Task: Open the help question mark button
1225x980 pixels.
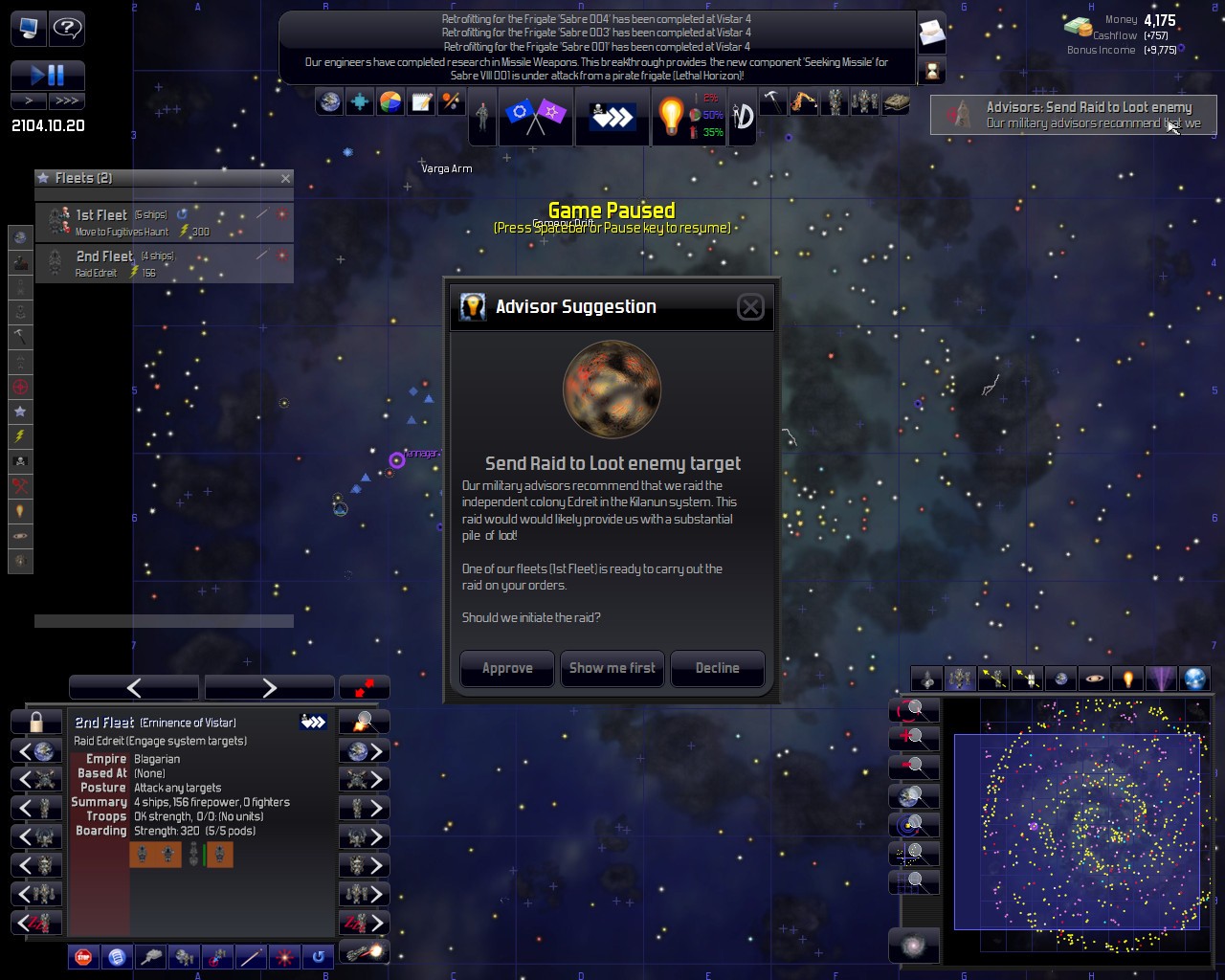Action: (x=67, y=28)
